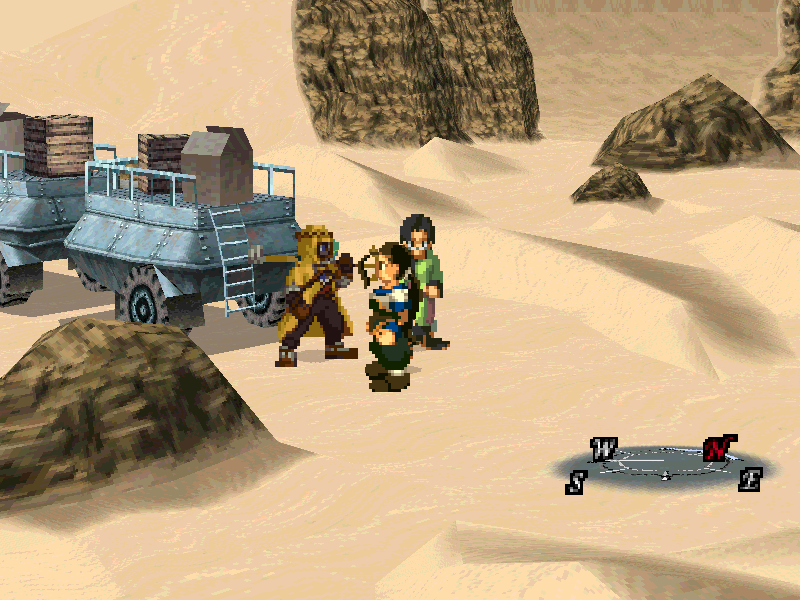The height and width of the screenshot is (600, 800).
Task: Click the red N marker on the compass
Action: pyautogui.click(x=716, y=449)
